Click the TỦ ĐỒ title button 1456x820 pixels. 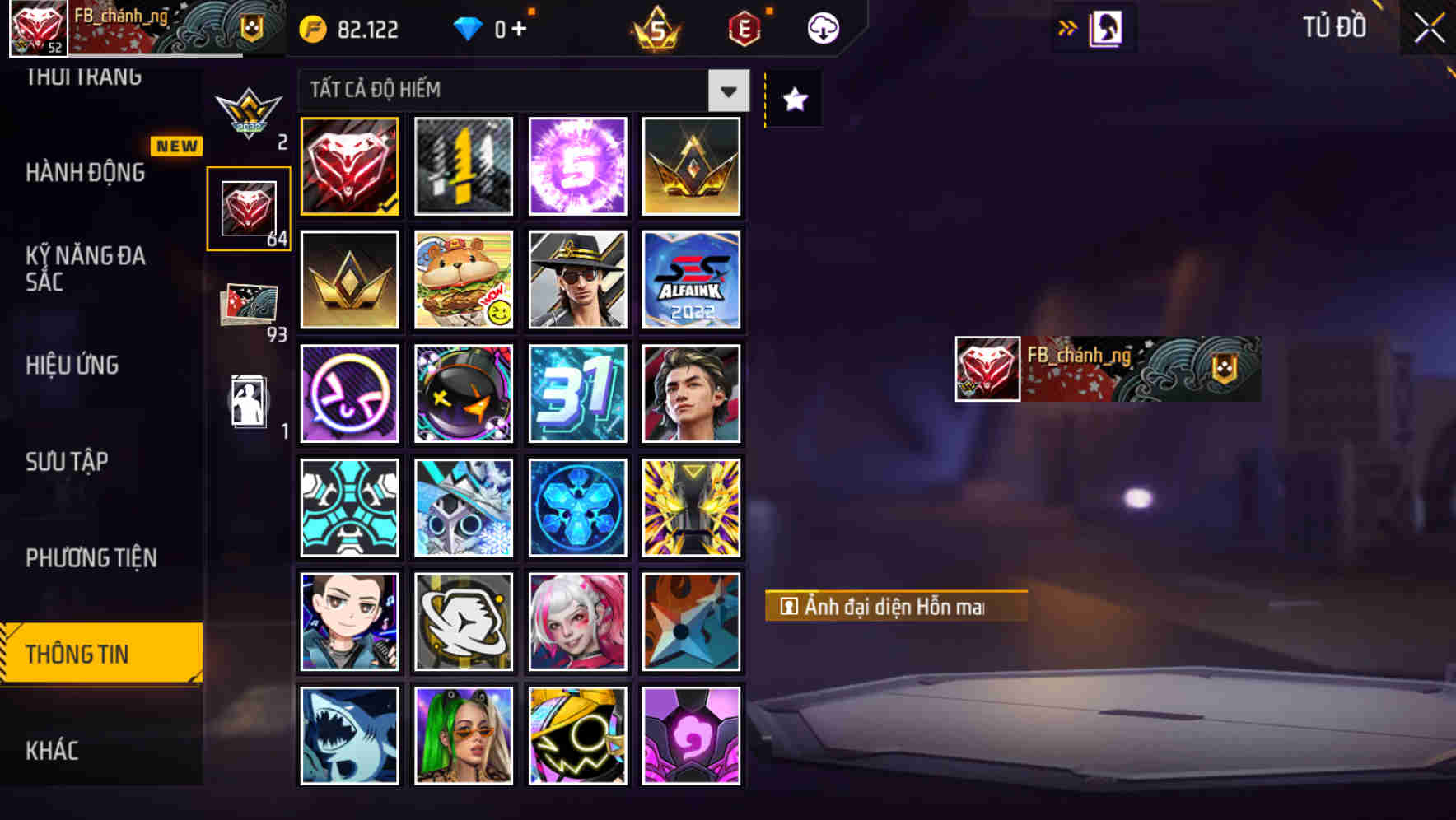(x=1334, y=27)
